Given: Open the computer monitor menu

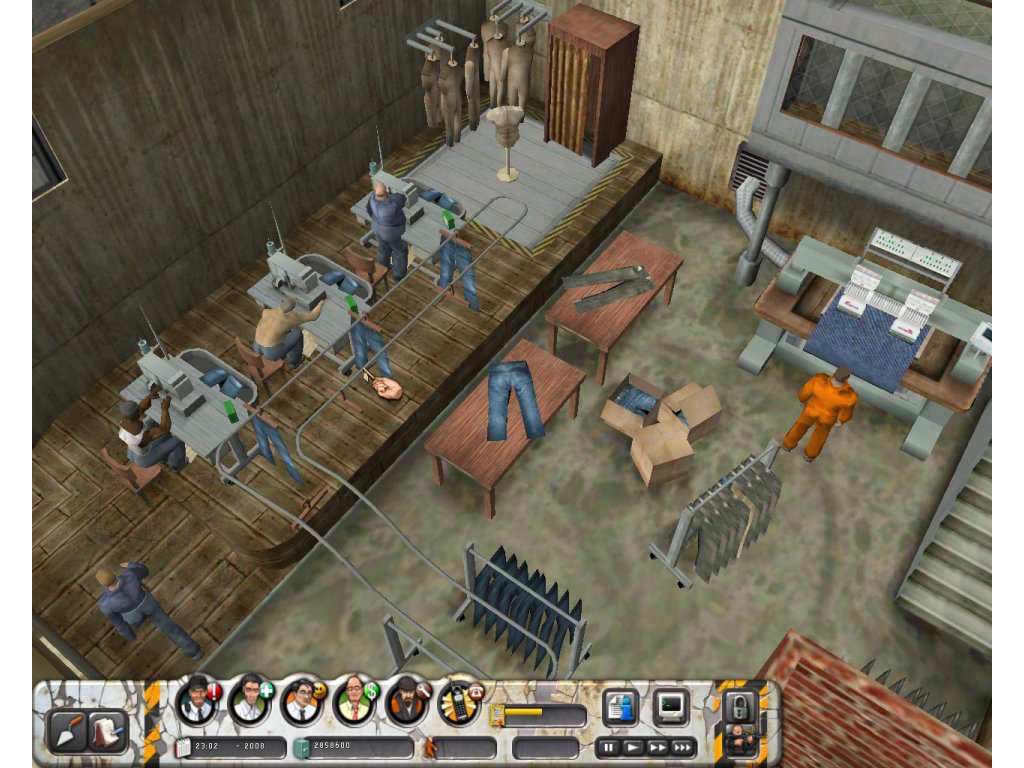Looking at the screenshot, I should (670, 708).
